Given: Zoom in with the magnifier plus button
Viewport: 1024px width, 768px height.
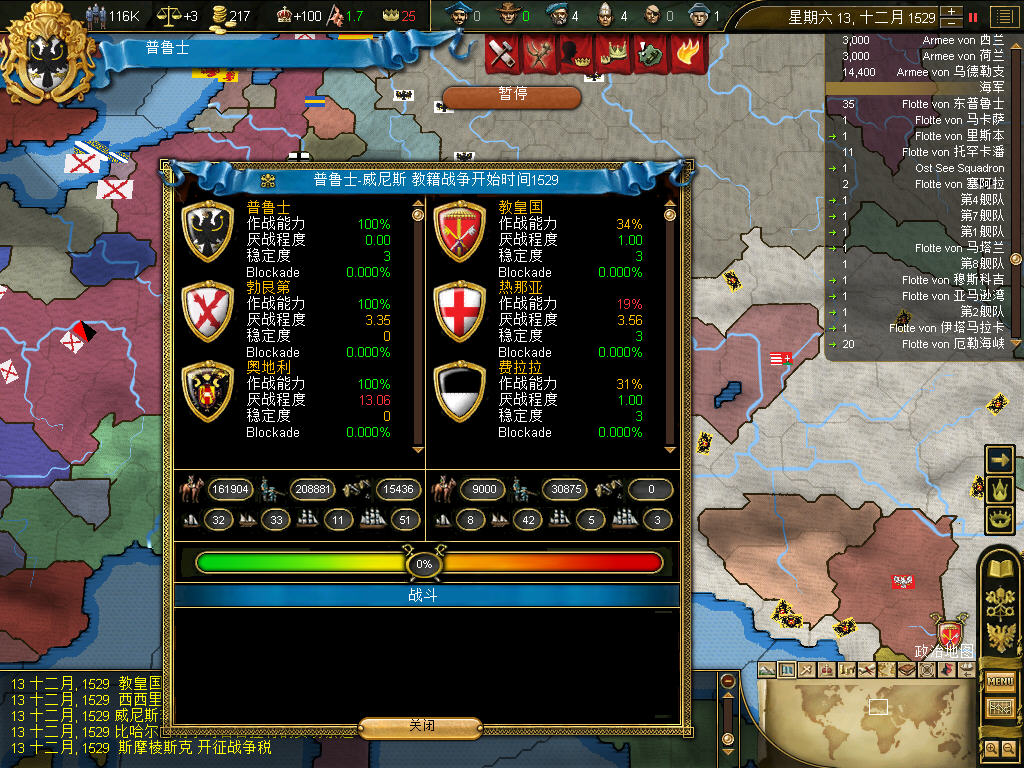Looking at the screenshot, I should click(991, 748).
